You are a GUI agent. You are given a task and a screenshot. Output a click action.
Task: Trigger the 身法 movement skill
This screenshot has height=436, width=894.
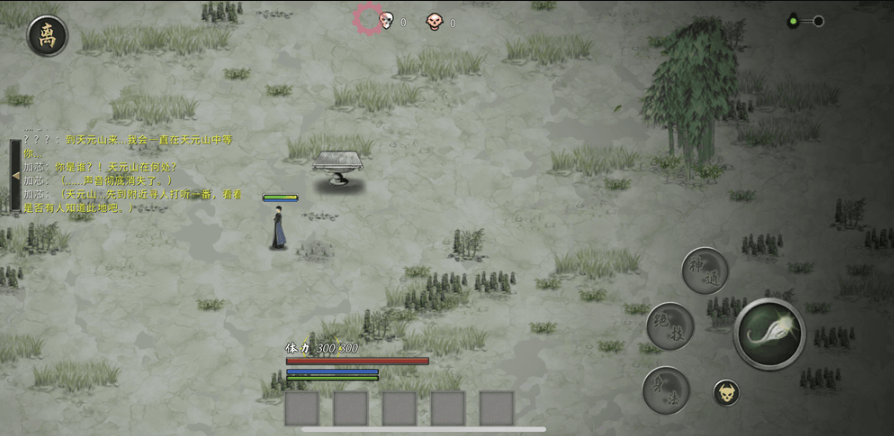665,389
